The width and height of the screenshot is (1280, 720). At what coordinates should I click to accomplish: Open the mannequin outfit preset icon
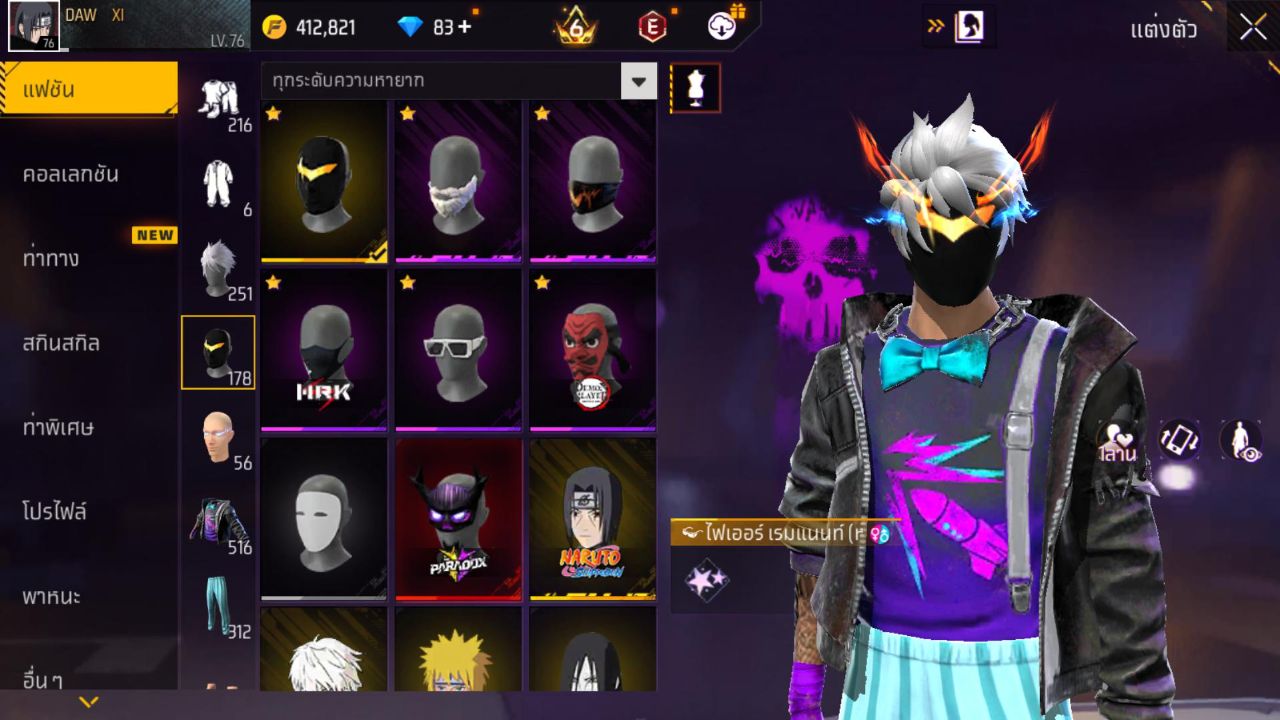coord(694,87)
